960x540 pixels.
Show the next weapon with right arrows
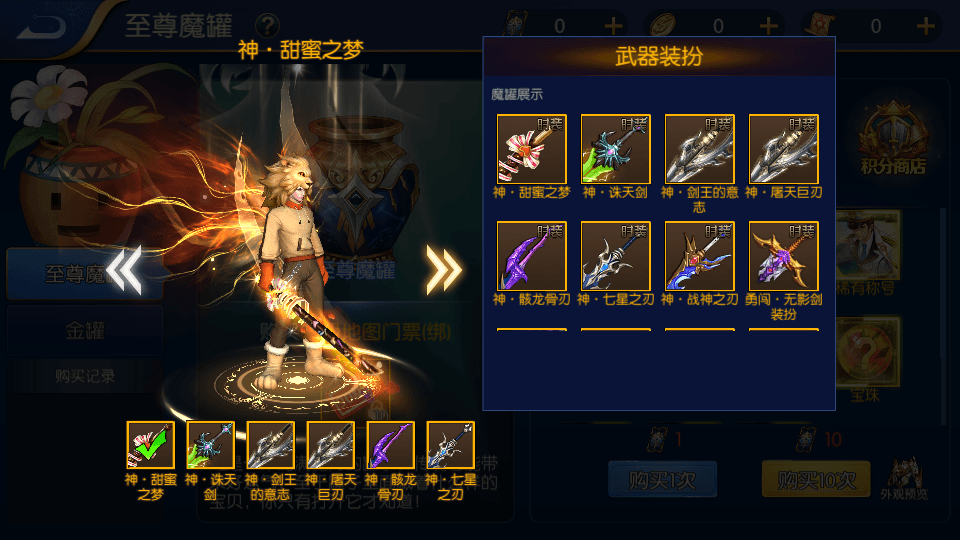click(x=444, y=269)
